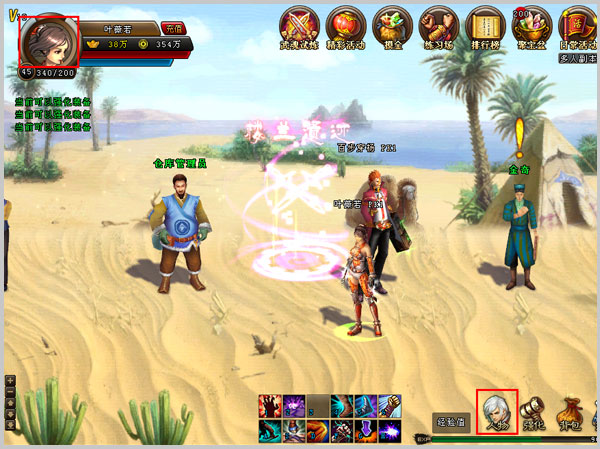Enter the 练习场 fist training ground
The image size is (600, 449).
(439, 29)
